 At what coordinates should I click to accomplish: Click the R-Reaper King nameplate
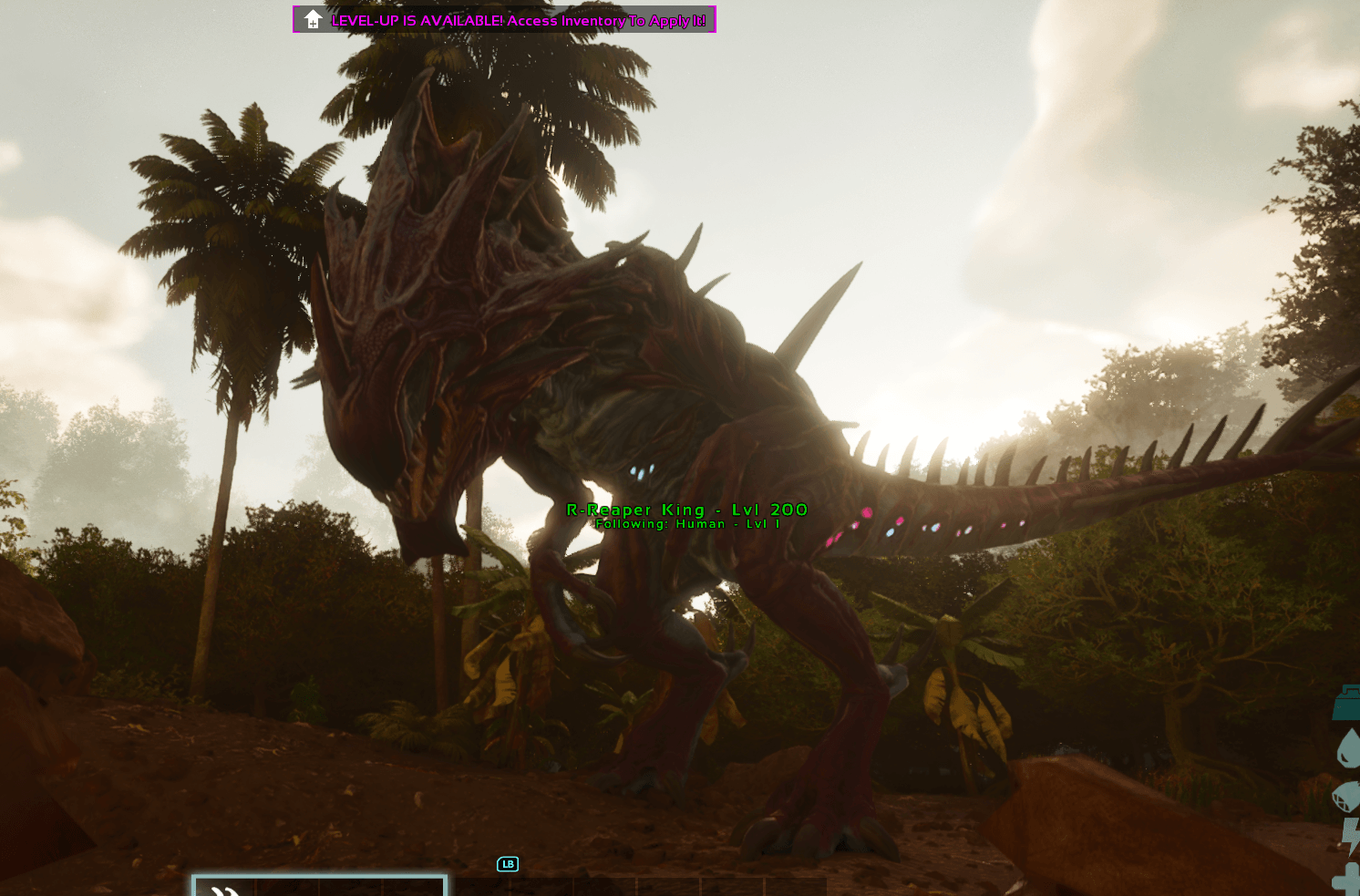pyautogui.click(x=686, y=510)
